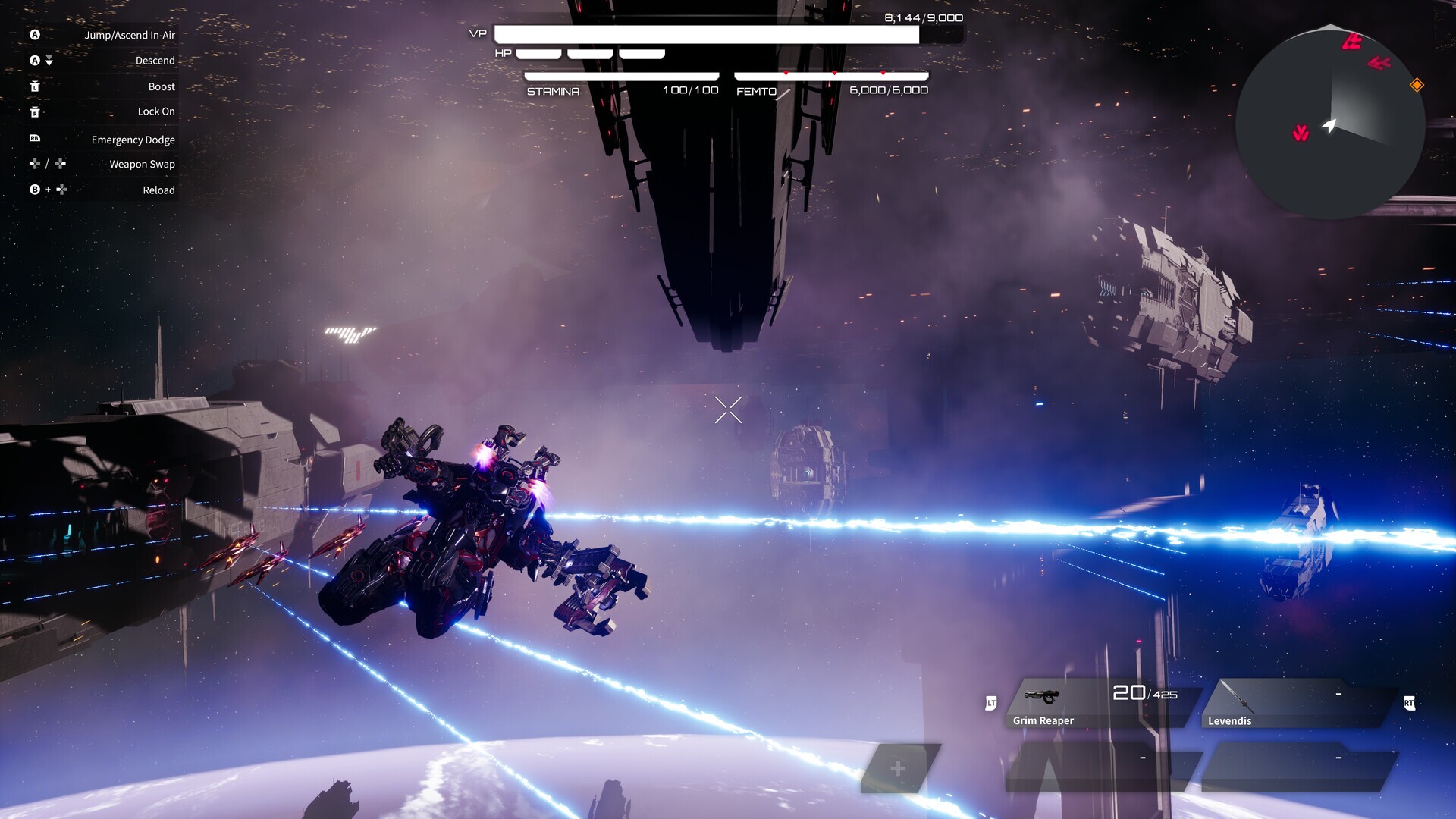Click the Grim Reaper slot label
Screen dimensions: 1456x819
coord(1042,720)
